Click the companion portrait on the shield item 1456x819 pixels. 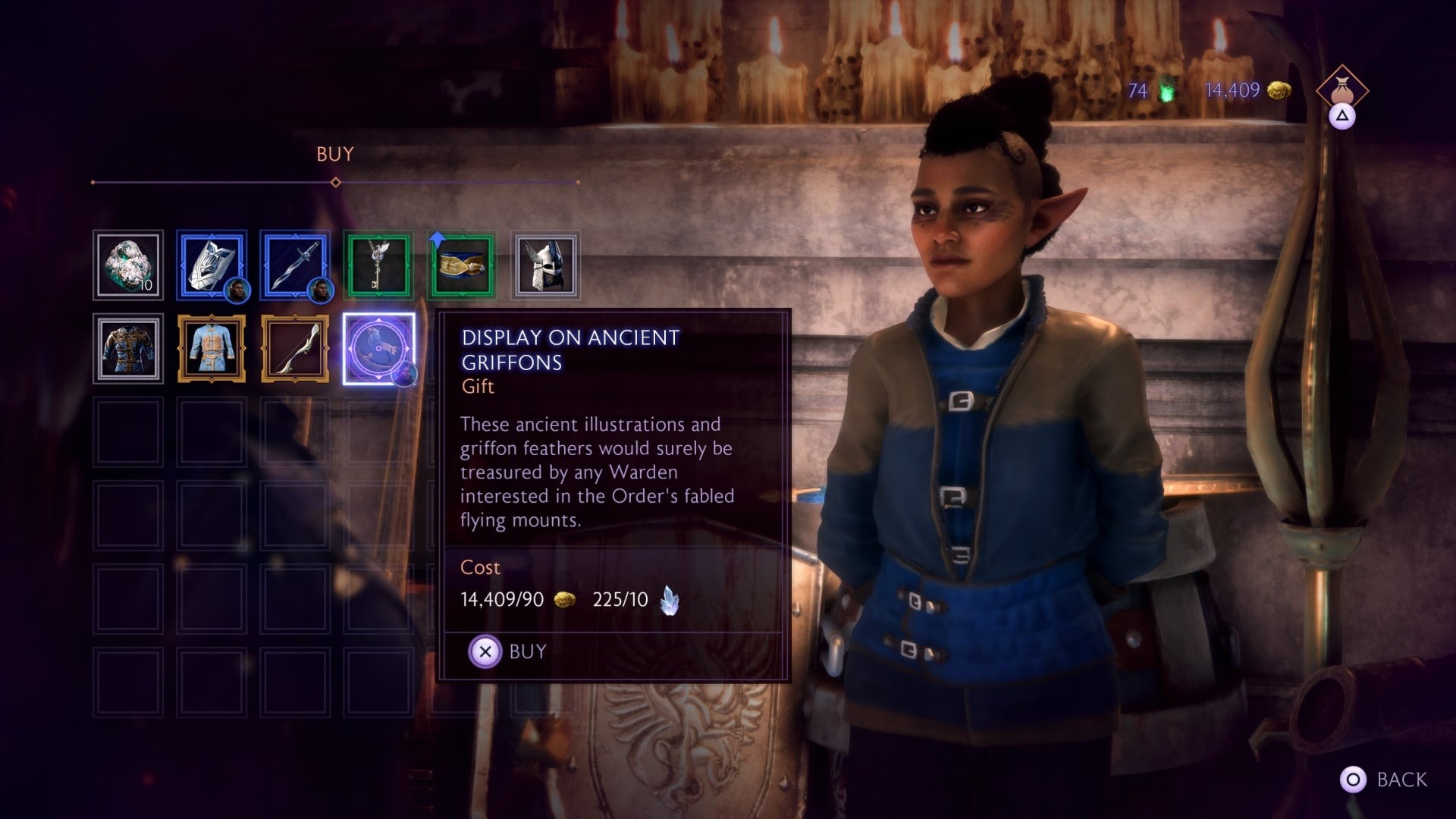click(x=236, y=289)
